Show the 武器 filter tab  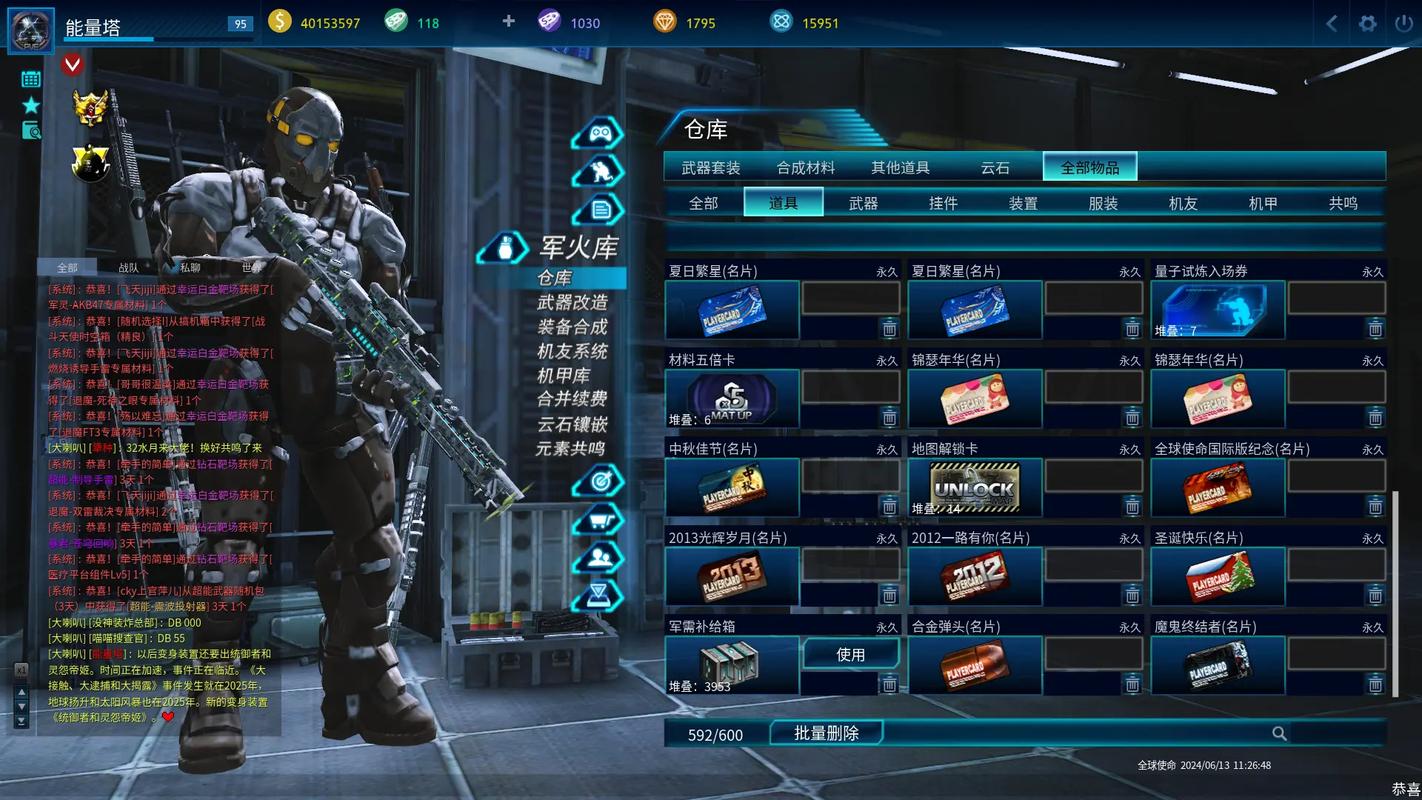coord(863,203)
